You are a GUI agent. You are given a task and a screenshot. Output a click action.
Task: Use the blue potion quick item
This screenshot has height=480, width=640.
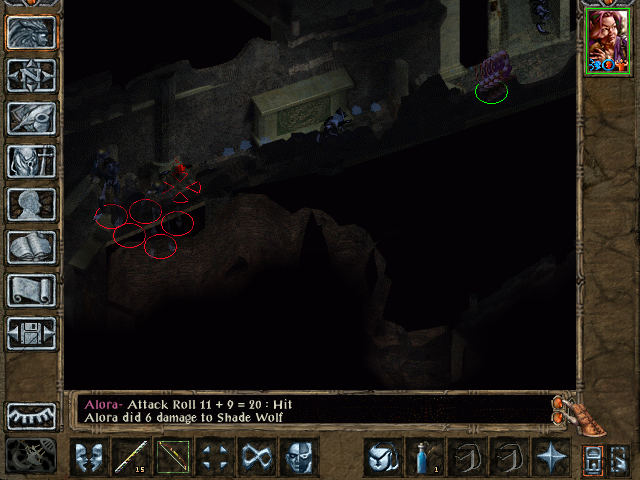click(x=424, y=458)
